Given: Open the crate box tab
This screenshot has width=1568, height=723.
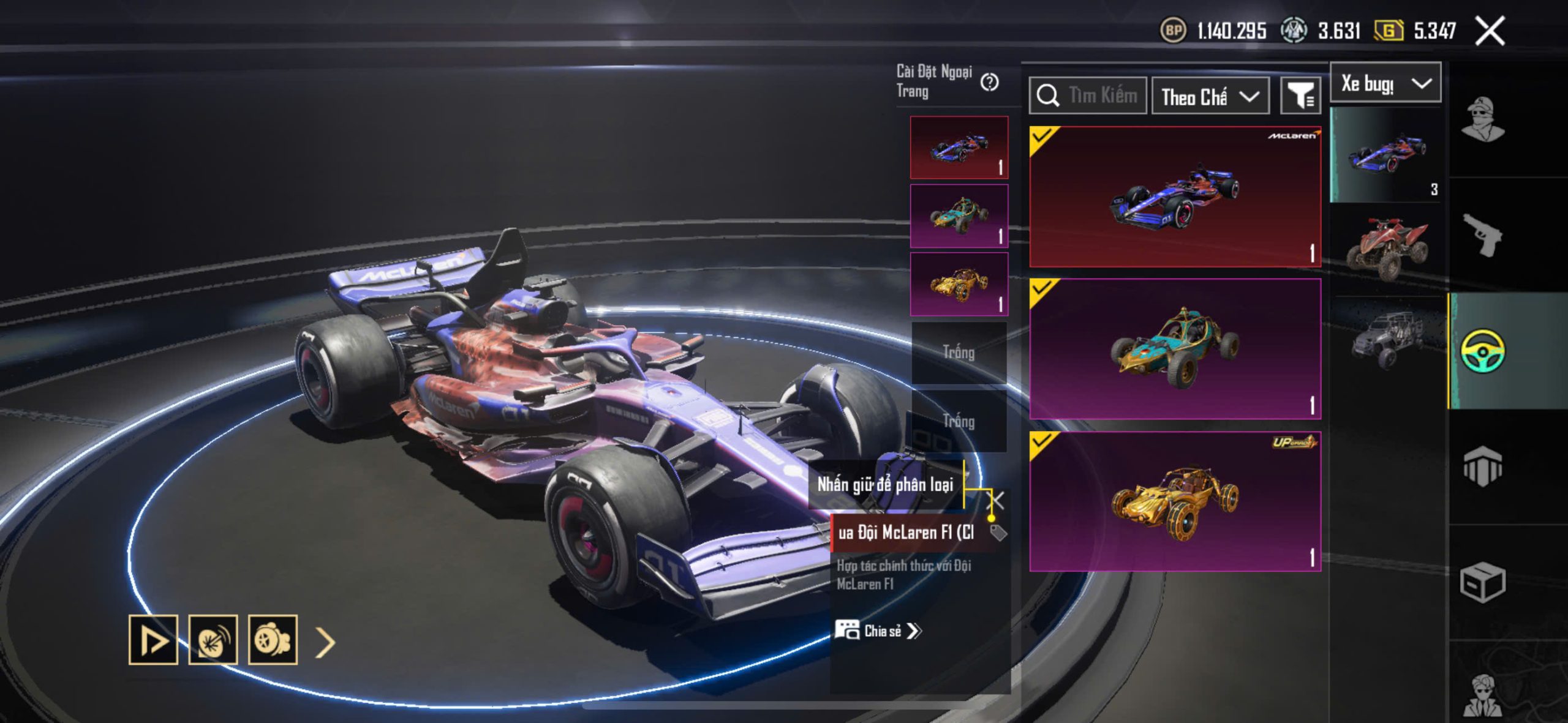Looking at the screenshot, I should pyautogui.click(x=1482, y=582).
